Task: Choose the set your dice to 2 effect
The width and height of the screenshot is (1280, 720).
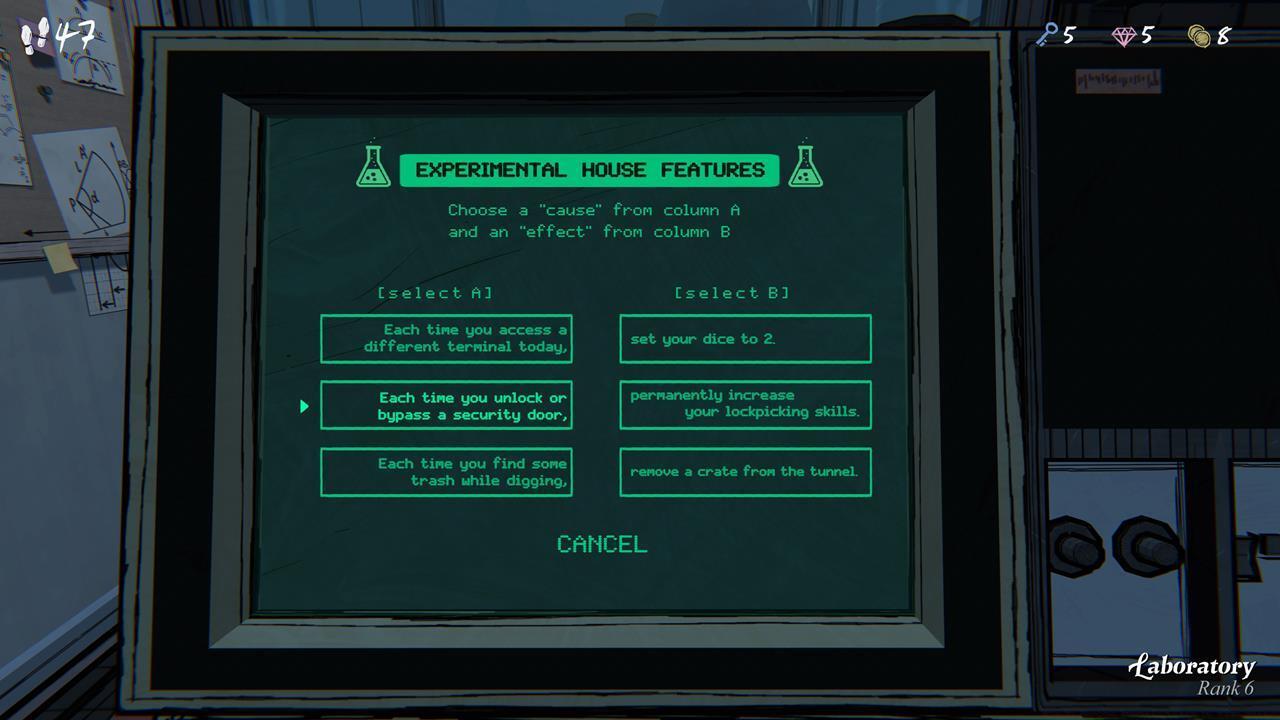Action: pyautogui.click(x=746, y=338)
